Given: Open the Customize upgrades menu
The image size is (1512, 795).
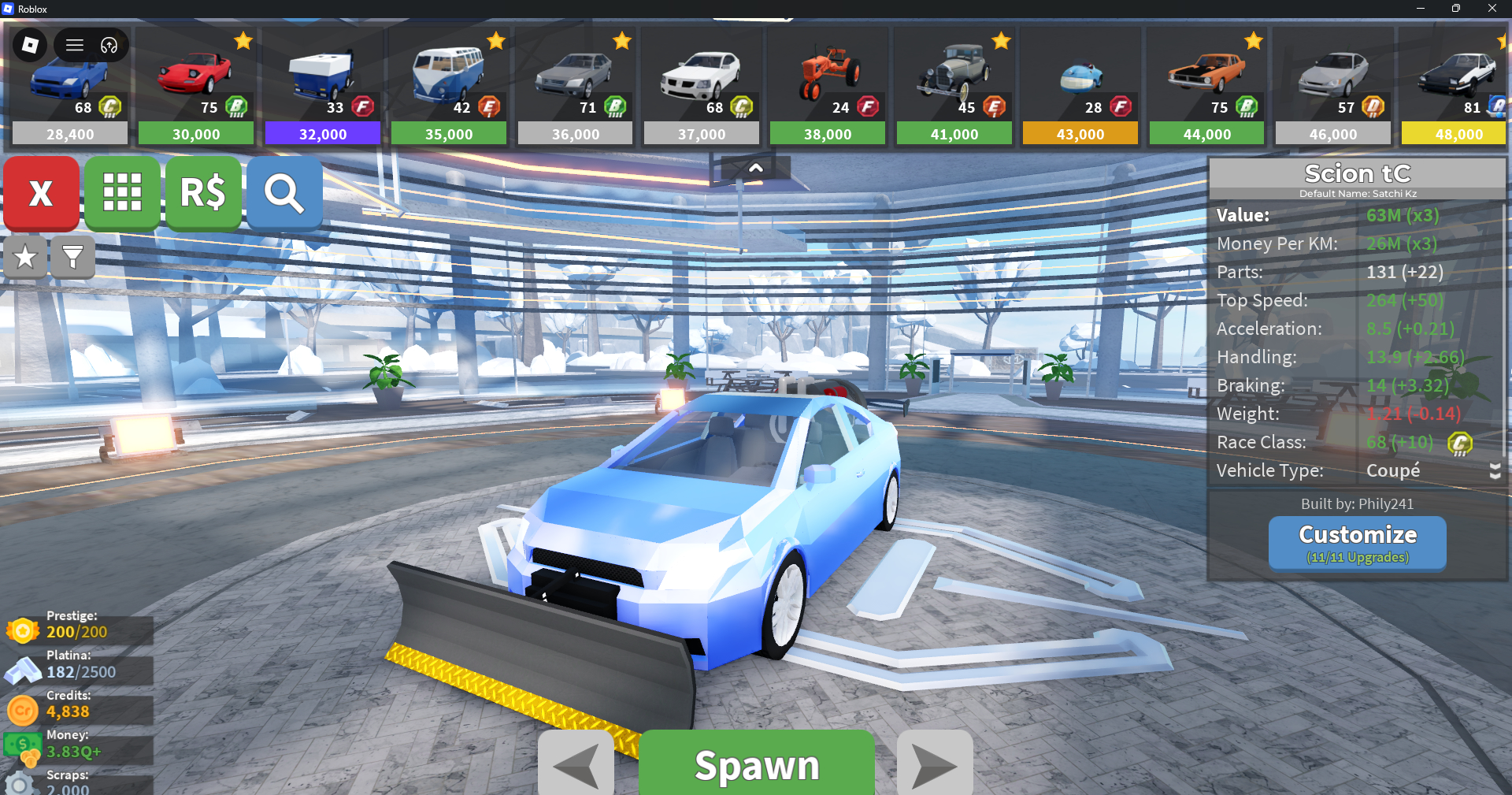Looking at the screenshot, I should click(x=1357, y=543).
